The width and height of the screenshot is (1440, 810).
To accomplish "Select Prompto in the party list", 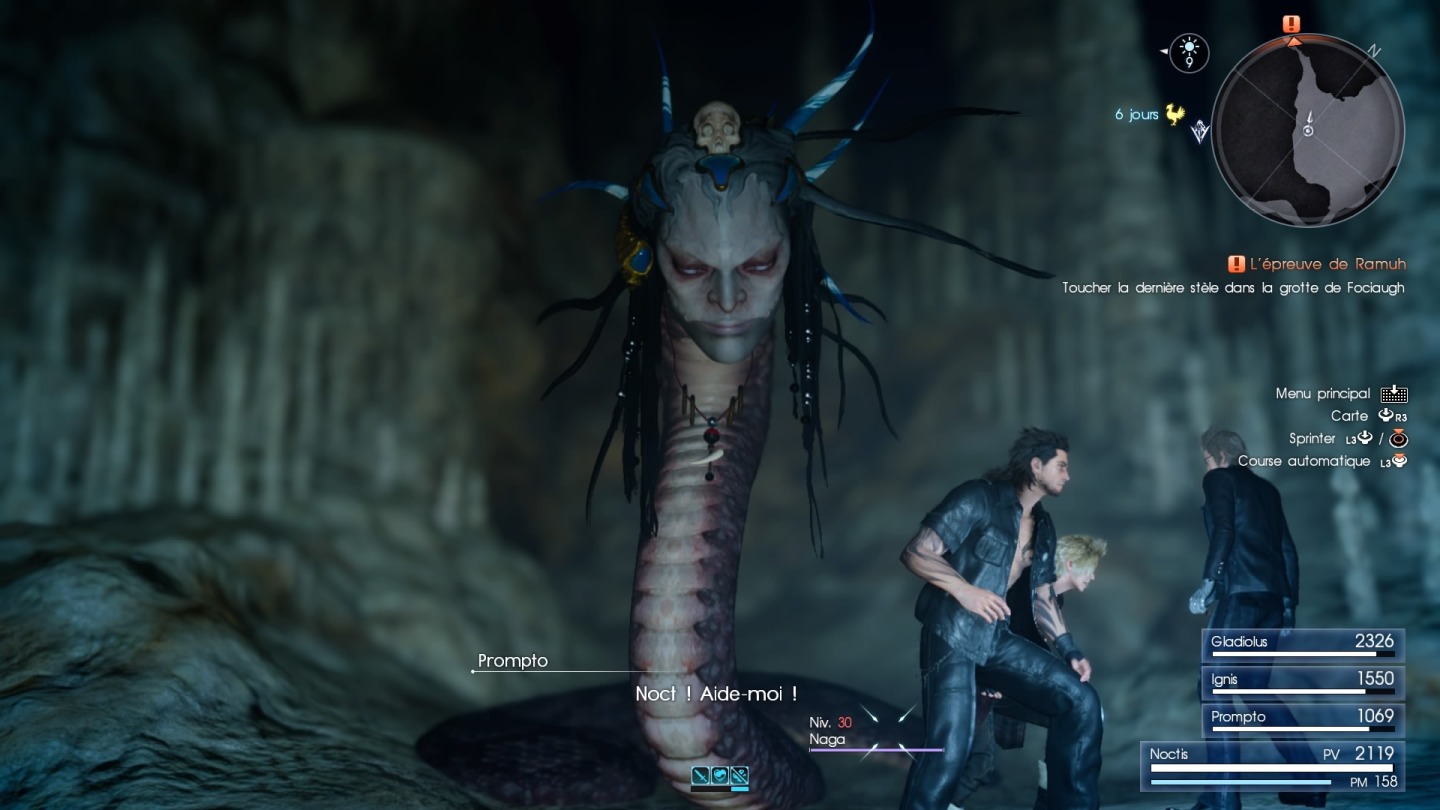I will tap(1303, 719).
